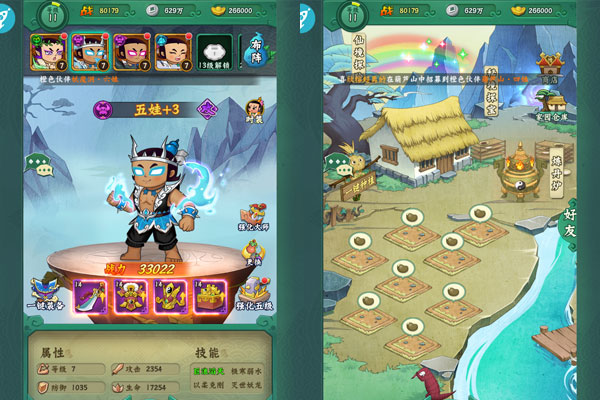Select the curved blade equipment slot
Screen dimensions: 600x400
click(91, 295)
